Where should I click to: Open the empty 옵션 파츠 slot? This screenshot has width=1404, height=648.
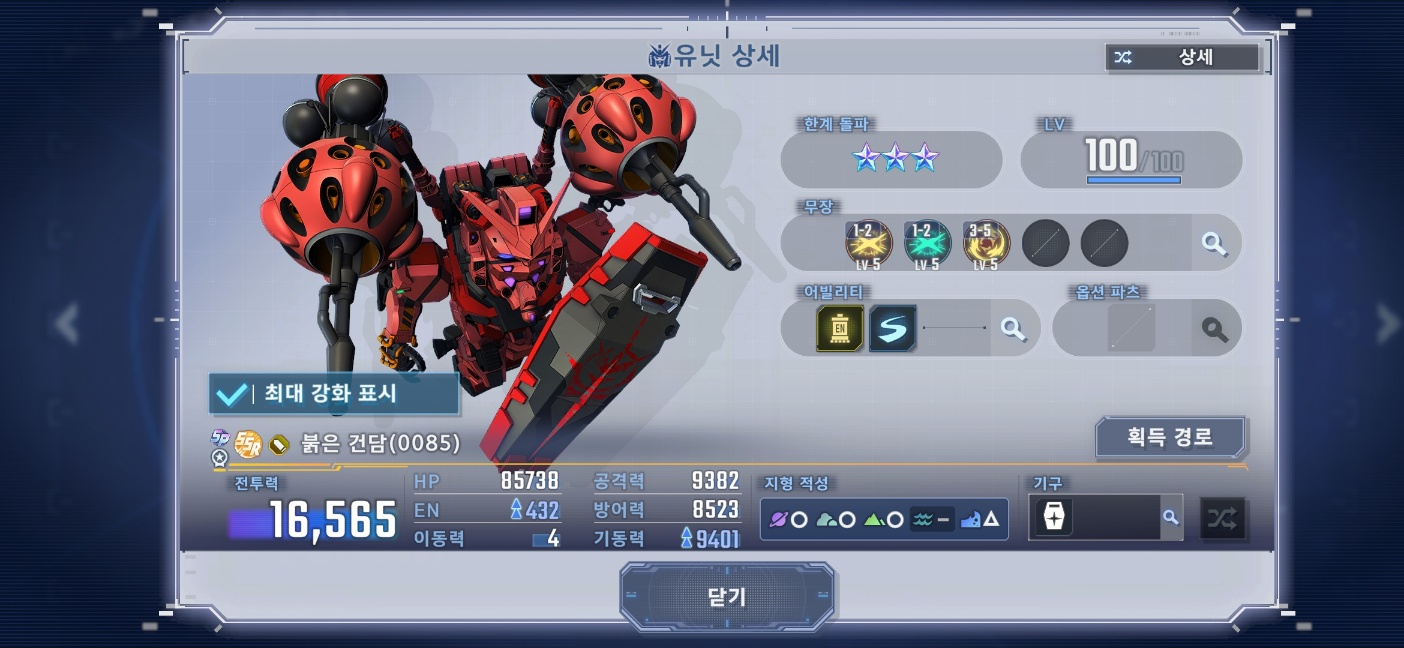tap(1131, 329)
